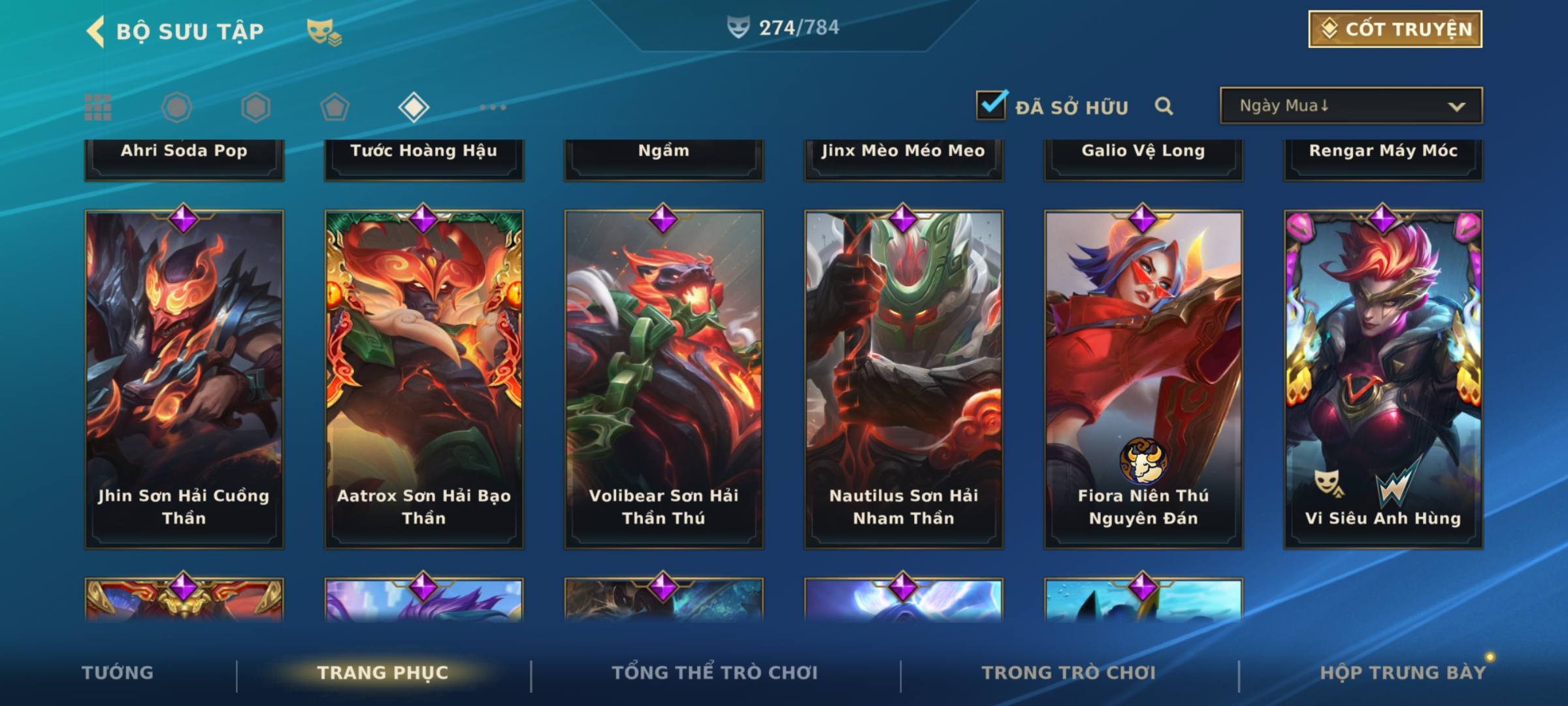Open the Trong Trò Chơi tab
This screenshot has height=706, width=1568.
click(1068, 673)
